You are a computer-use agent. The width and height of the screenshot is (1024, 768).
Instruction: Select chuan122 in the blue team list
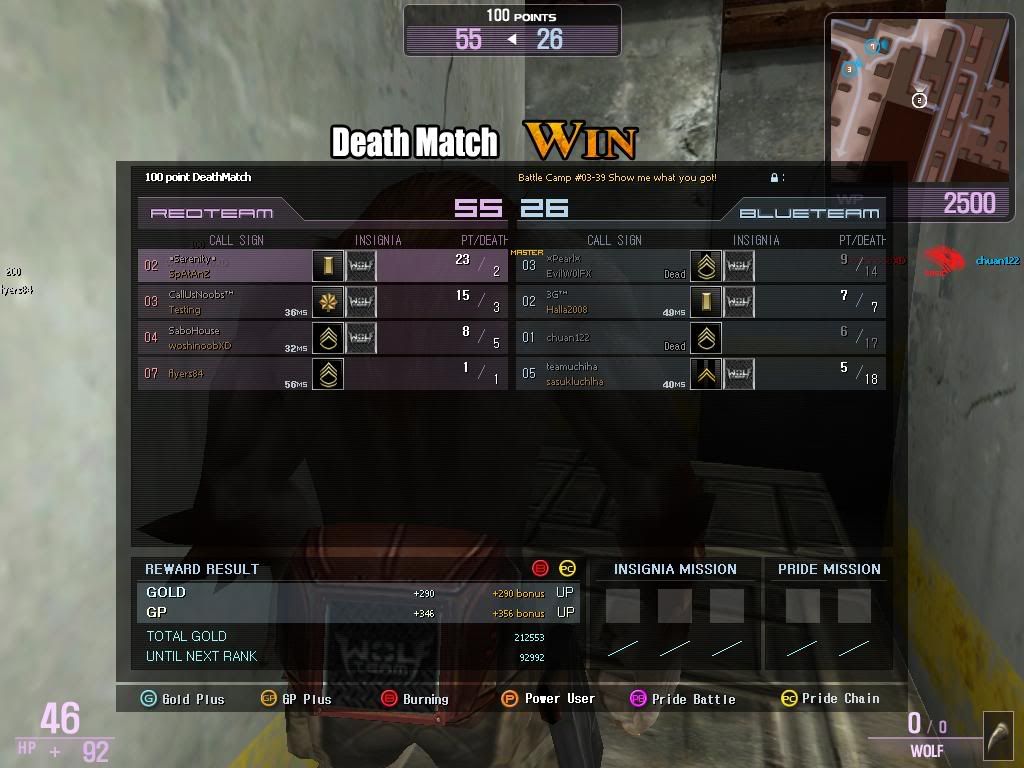pyautogui.click(x=700, y=338)
